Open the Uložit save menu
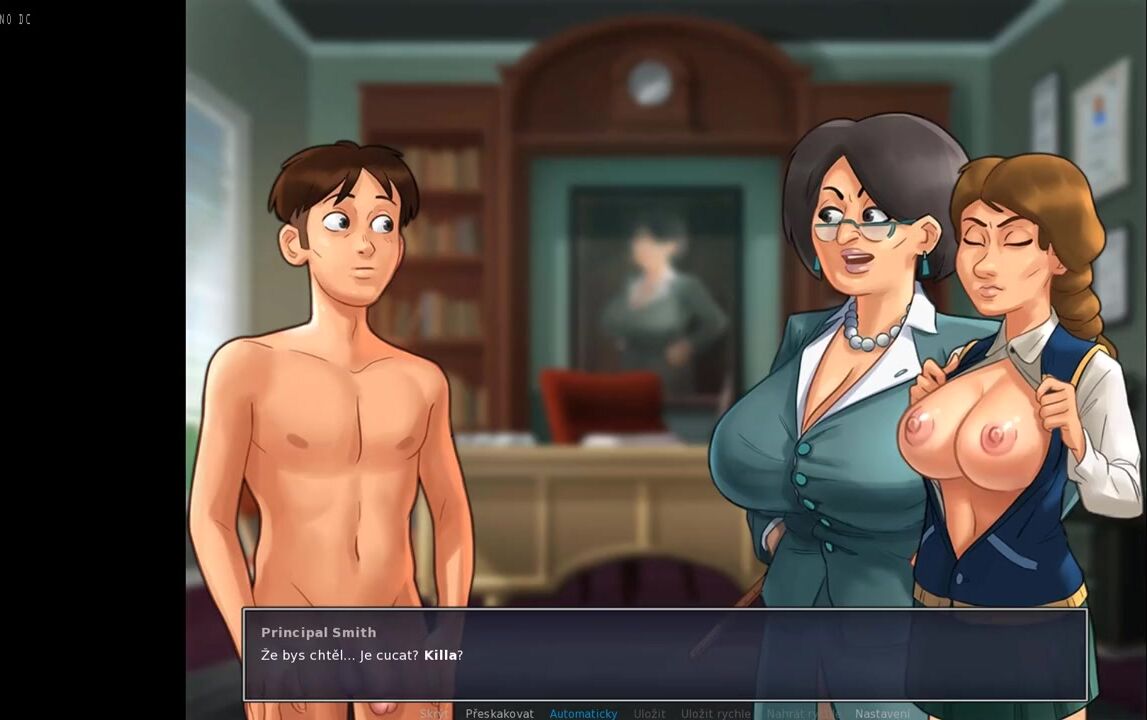 coord(649,713)
